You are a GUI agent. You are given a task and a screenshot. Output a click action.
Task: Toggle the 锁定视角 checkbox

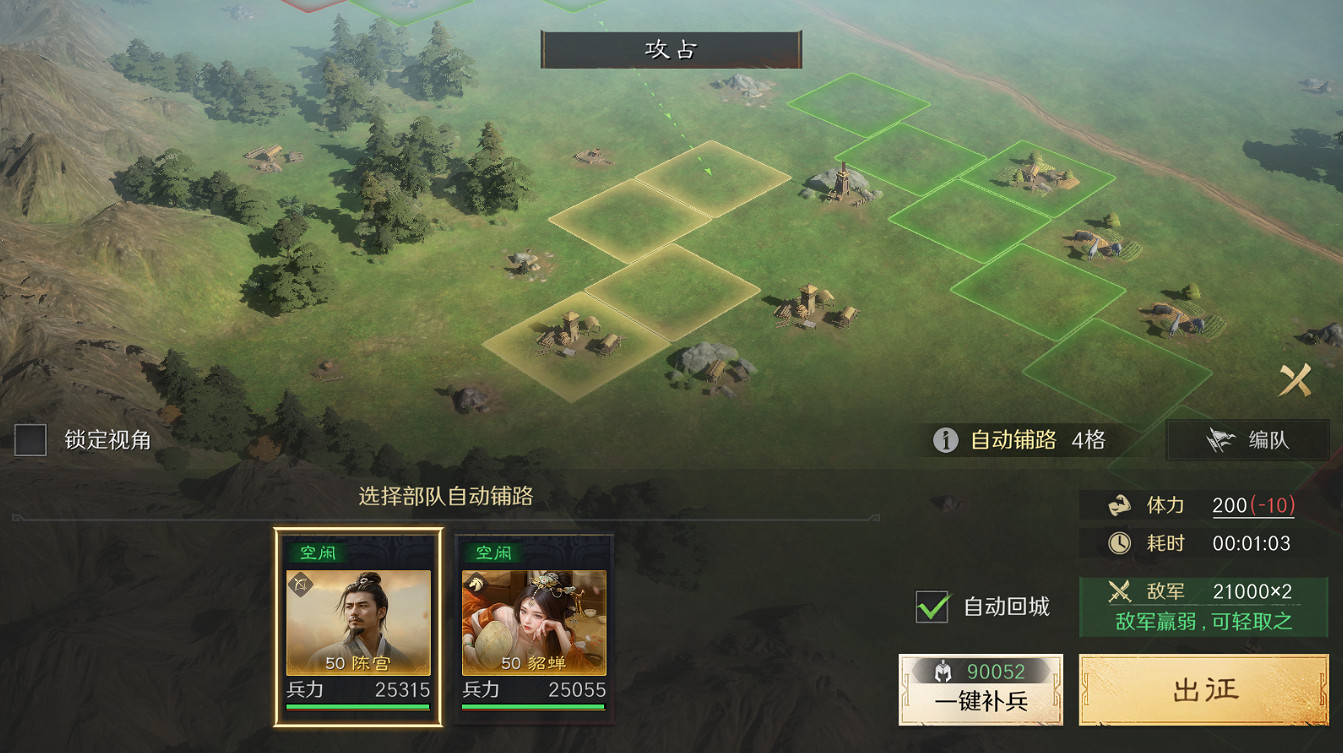pos(29,440)
